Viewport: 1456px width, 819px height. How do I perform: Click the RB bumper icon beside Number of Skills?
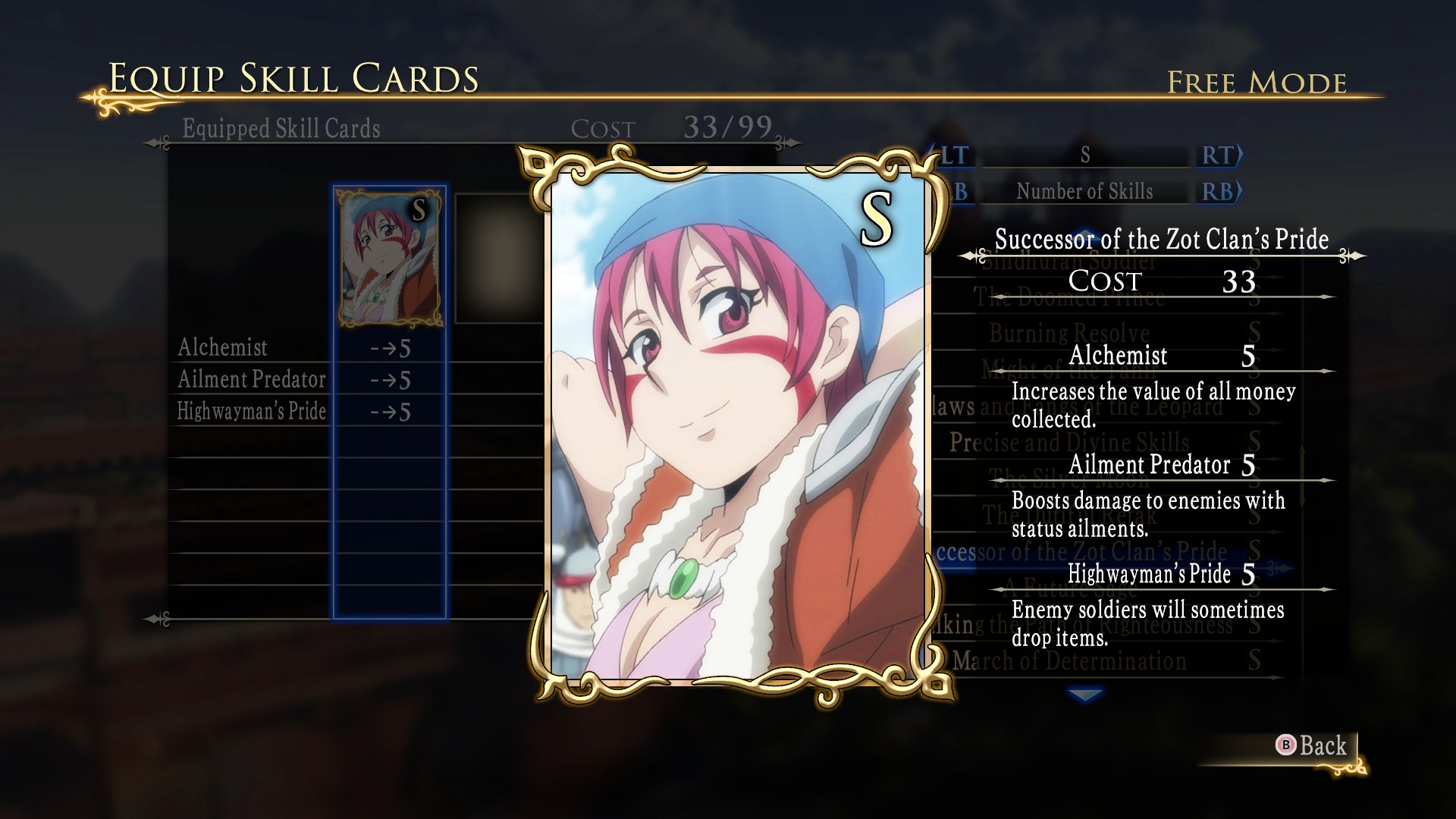pyautogui.click(x=1218, y=192)
